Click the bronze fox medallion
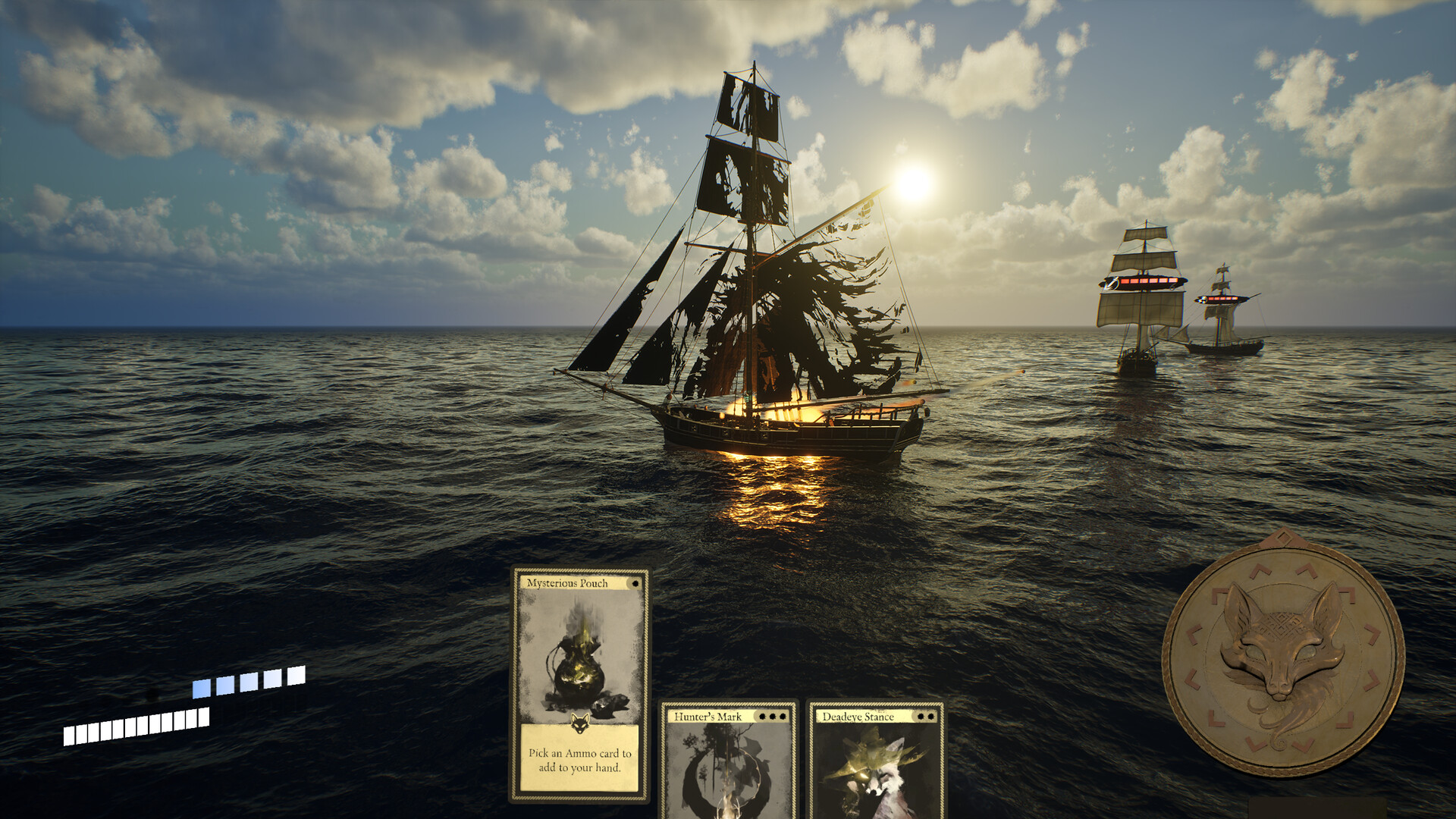 1283,654
